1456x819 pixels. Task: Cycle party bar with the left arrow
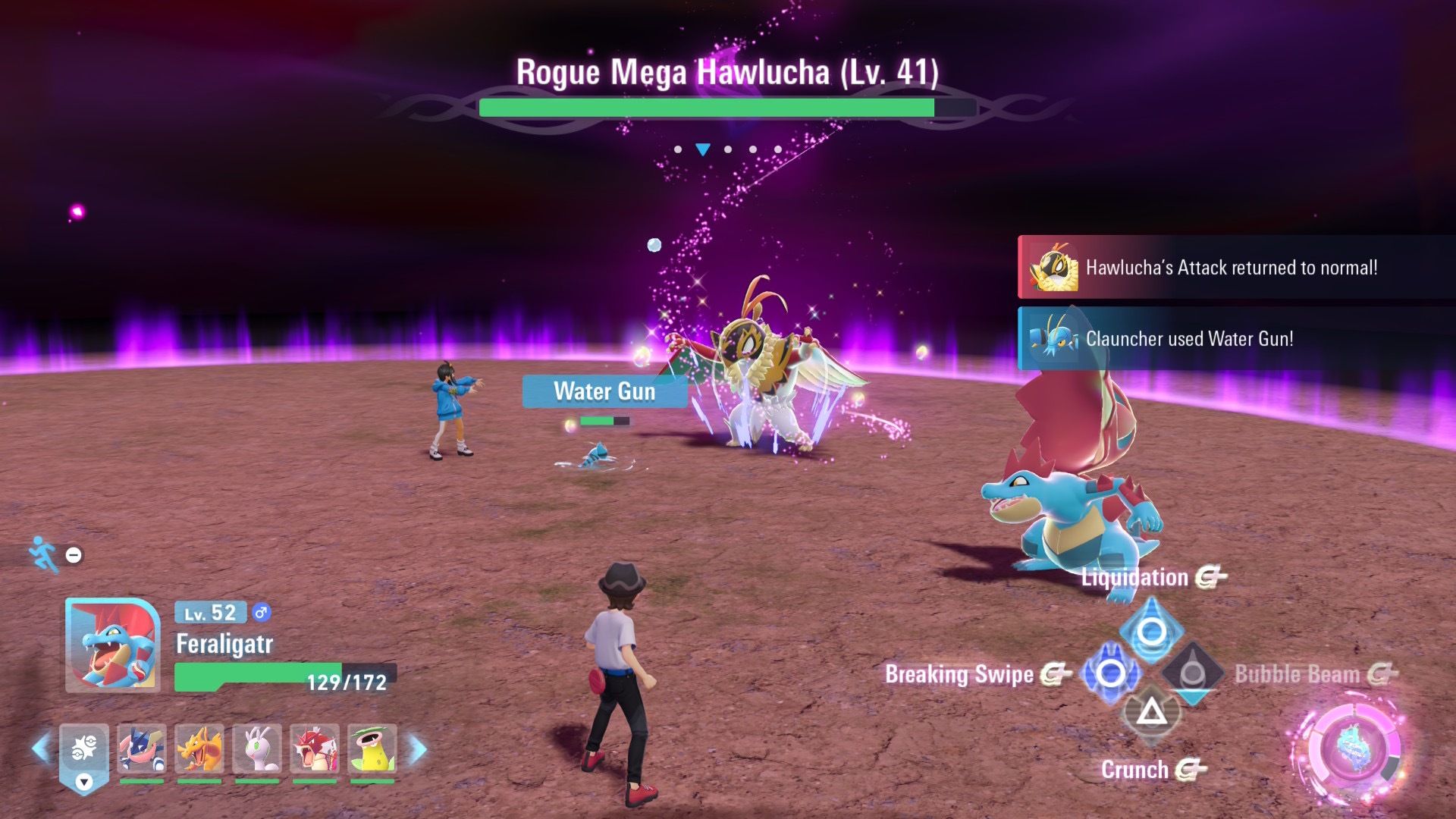point(41,749)
